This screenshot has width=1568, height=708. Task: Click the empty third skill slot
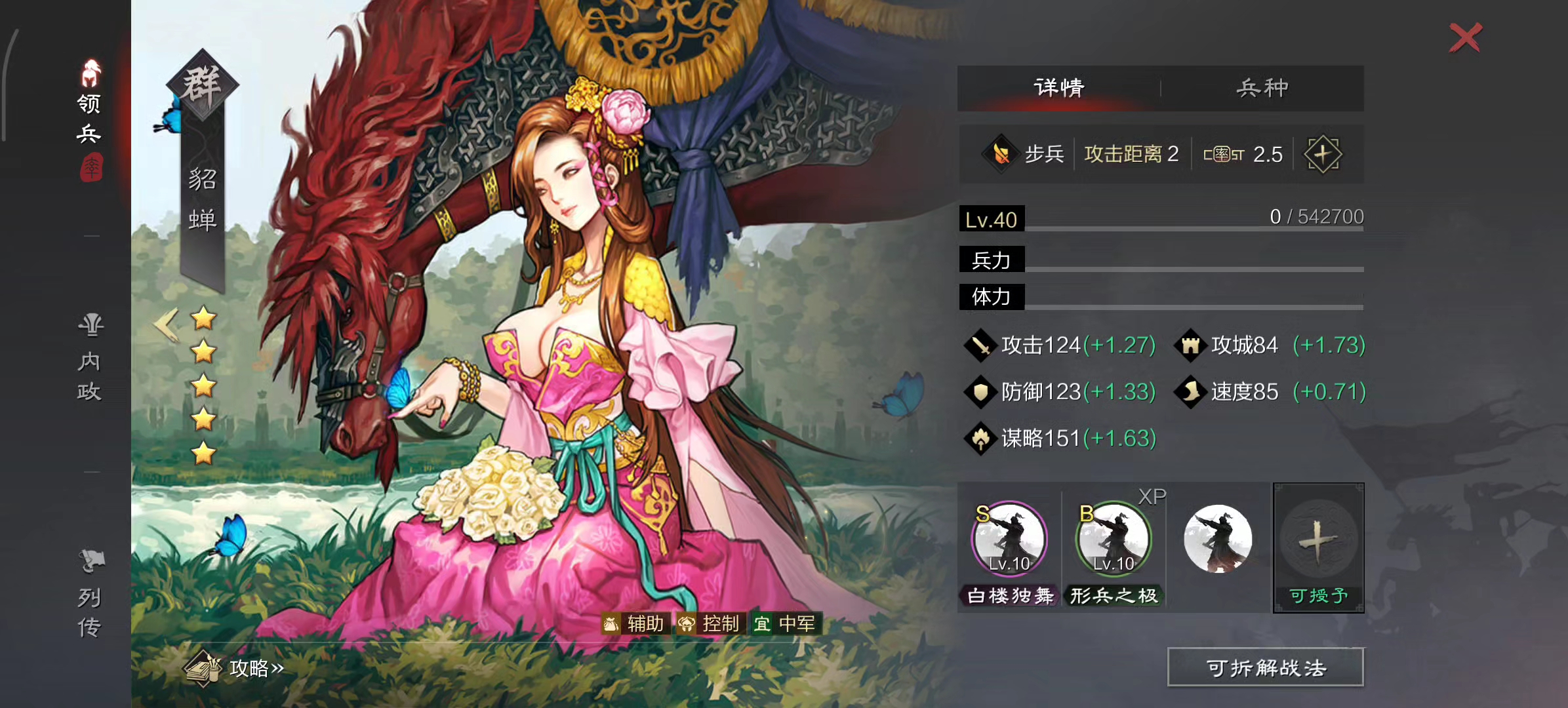(x=1218, y=539)
